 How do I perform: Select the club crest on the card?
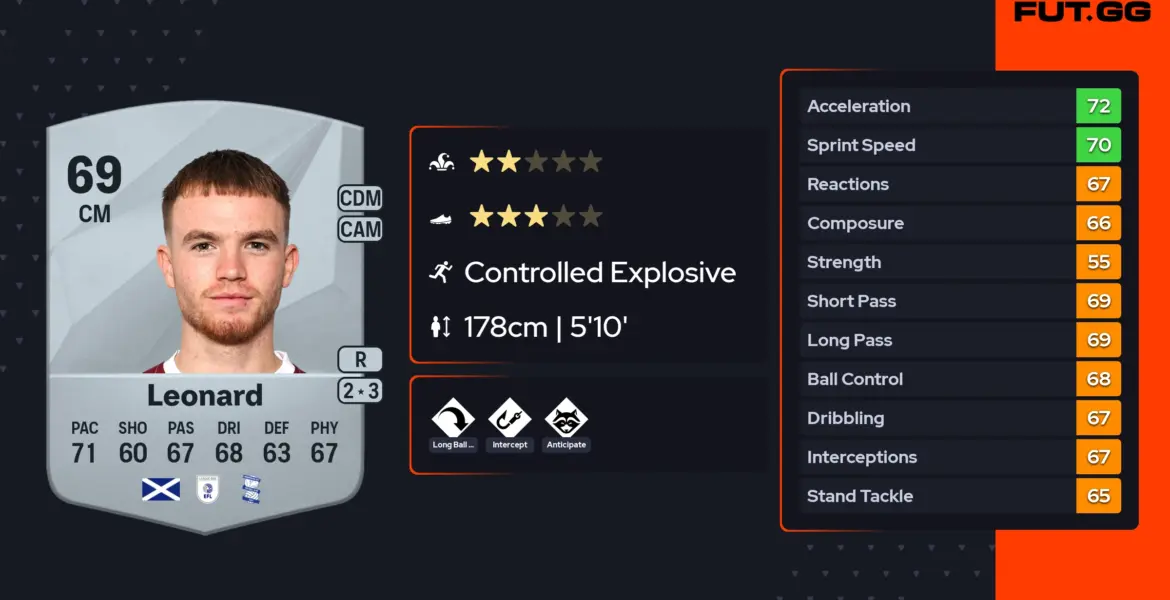tap(250, 489)
